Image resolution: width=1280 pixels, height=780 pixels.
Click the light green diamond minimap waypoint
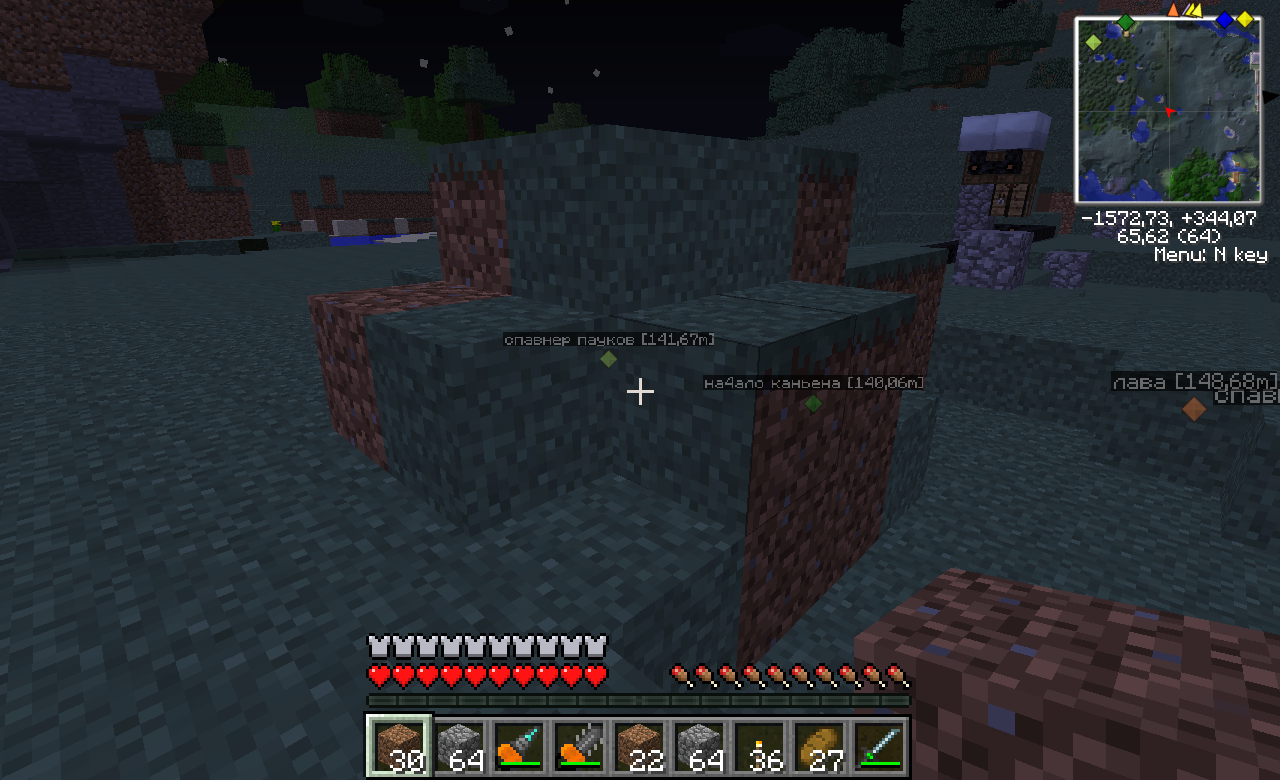[x=1093, y=42]
